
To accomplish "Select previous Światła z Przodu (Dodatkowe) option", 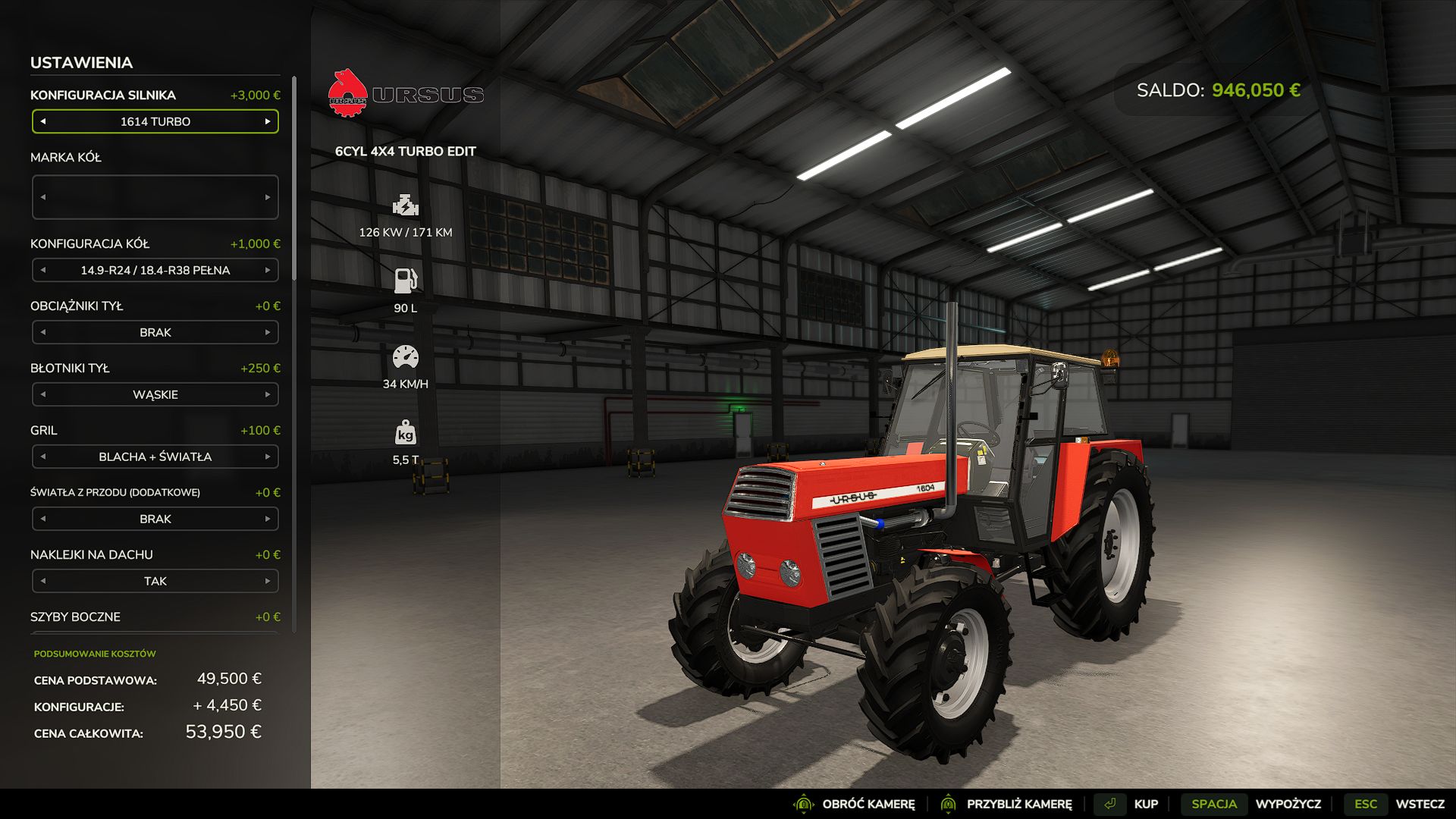I will 43,519.
